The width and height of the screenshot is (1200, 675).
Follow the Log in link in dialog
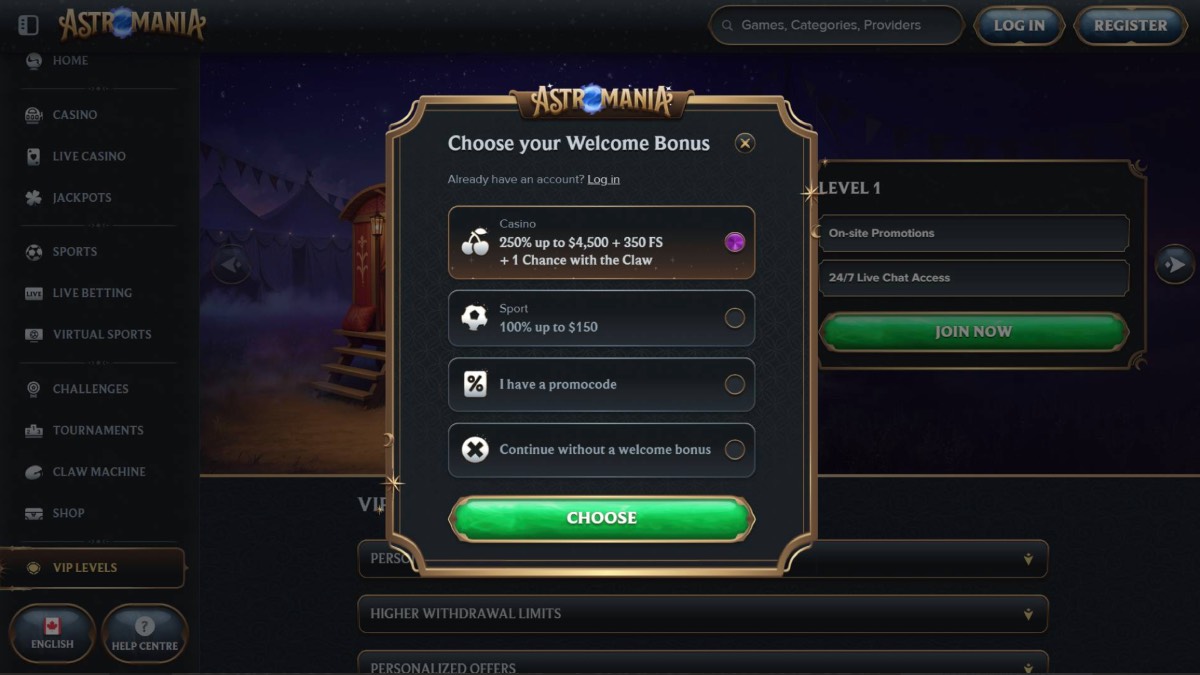coord(603,179)
